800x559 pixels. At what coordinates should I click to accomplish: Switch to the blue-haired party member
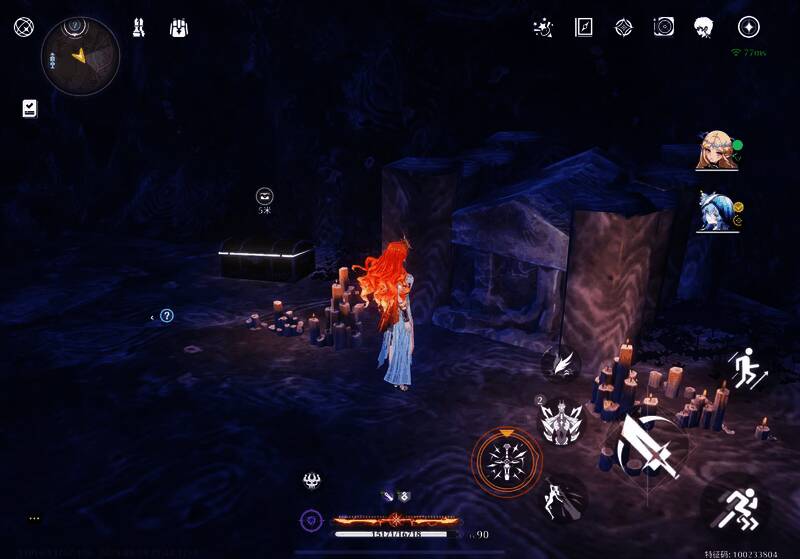pyautogui.click(x=716, y=212)
